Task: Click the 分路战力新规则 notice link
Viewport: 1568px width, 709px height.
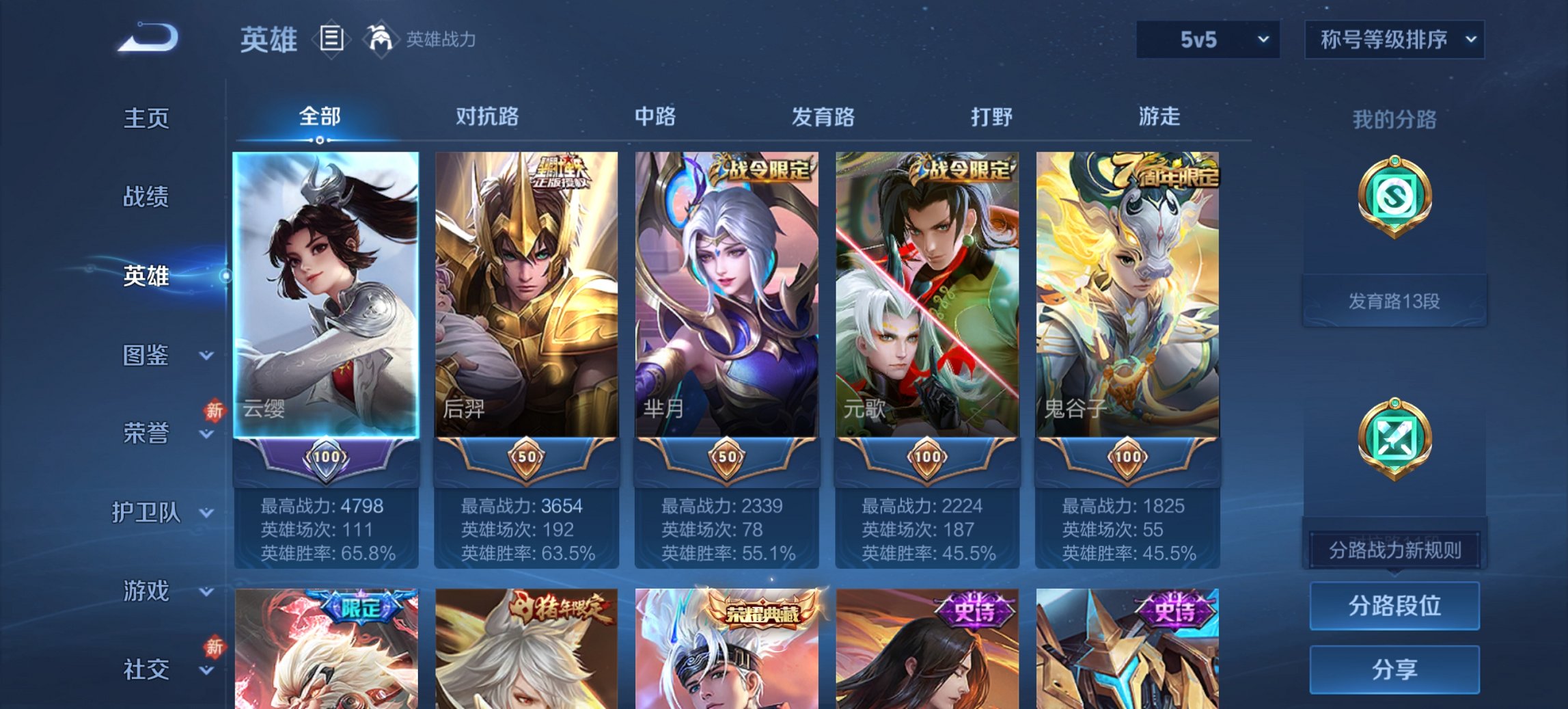Action: coord(1394,548)
